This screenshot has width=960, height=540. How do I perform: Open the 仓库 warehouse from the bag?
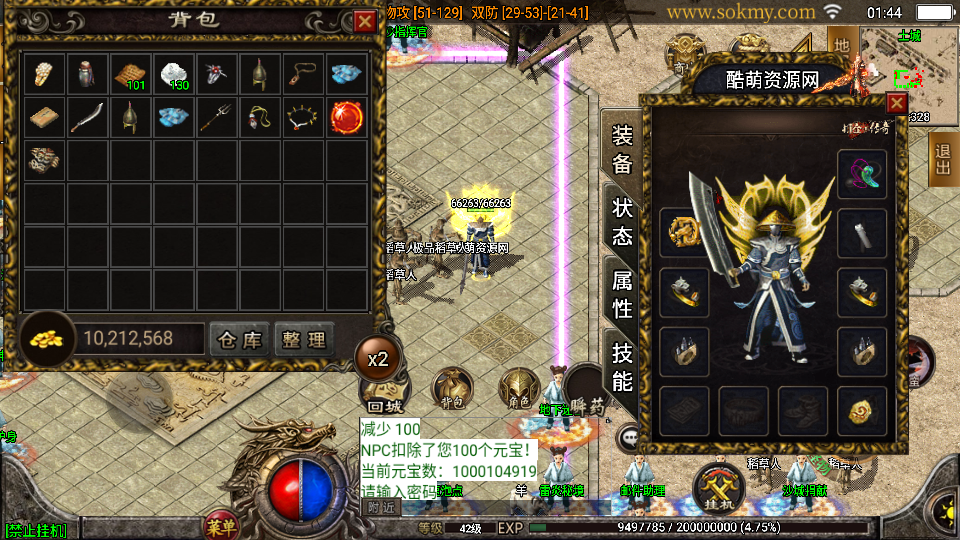tap(240, 340)
